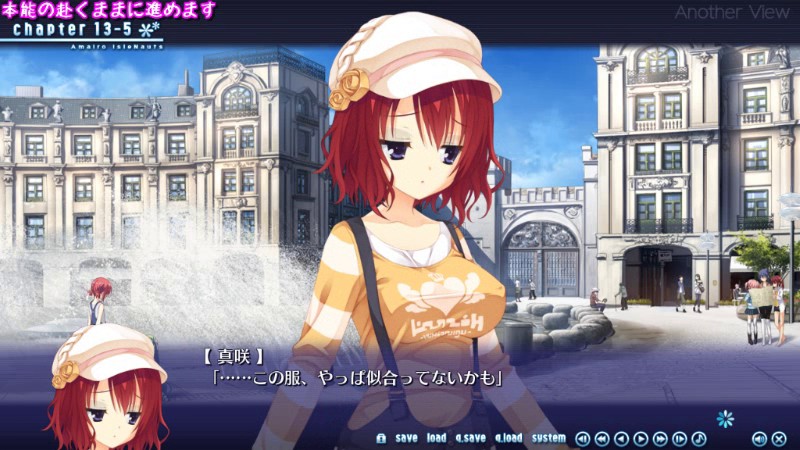This screenshot has height=450, width=800.
Task: Close the message window with the X
Action: click(x=779, y=438)
